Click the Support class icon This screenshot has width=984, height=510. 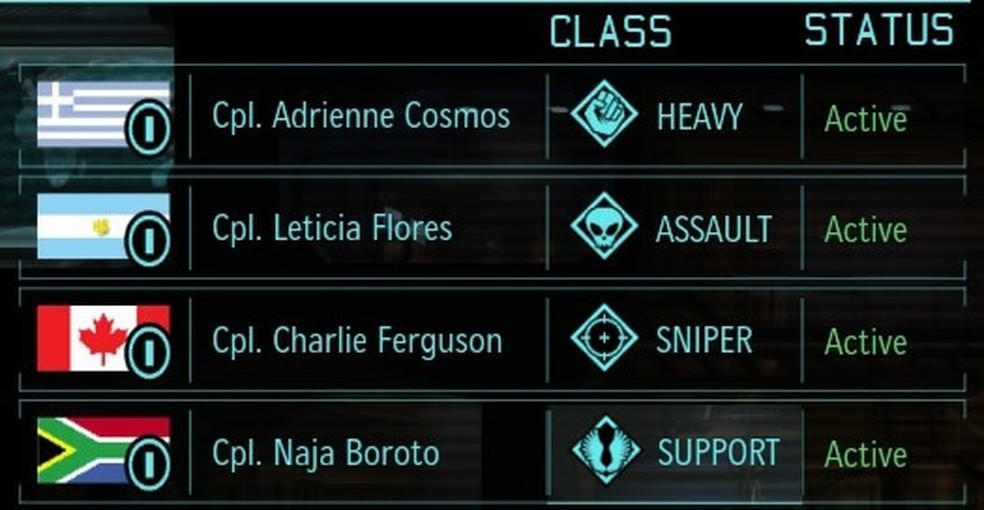point(604,451)
